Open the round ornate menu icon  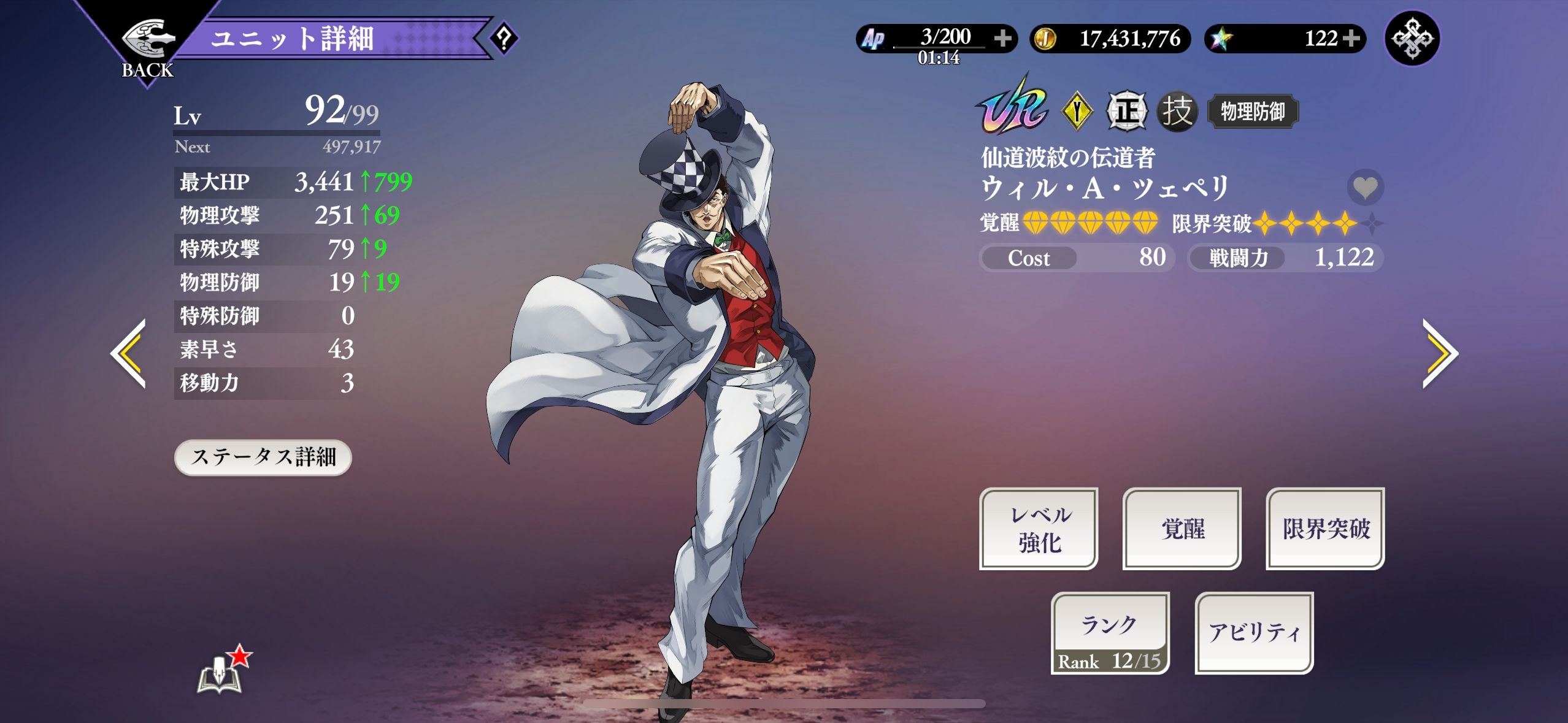coord(1412,39)
